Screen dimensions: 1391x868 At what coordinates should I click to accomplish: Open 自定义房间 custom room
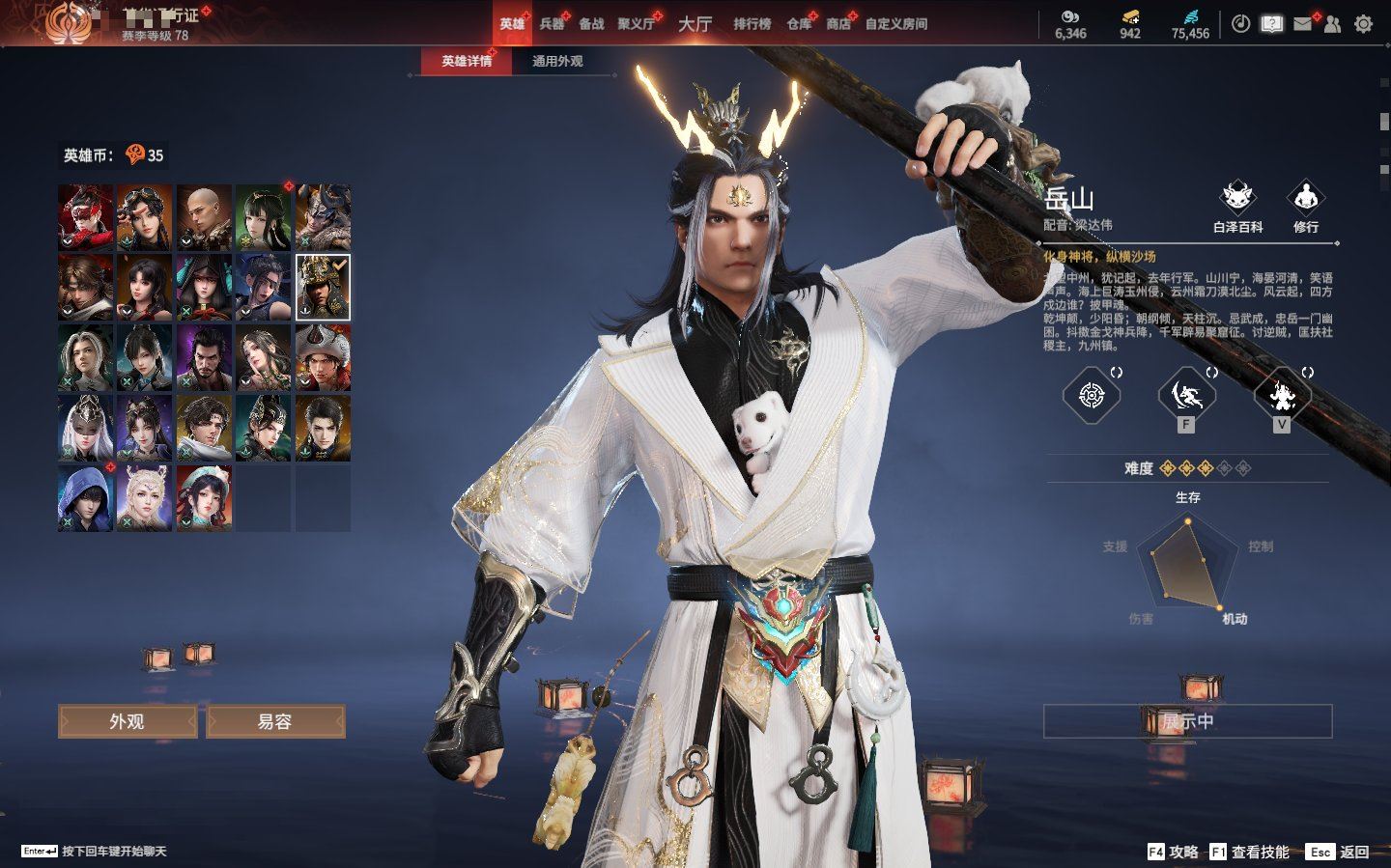895,23
